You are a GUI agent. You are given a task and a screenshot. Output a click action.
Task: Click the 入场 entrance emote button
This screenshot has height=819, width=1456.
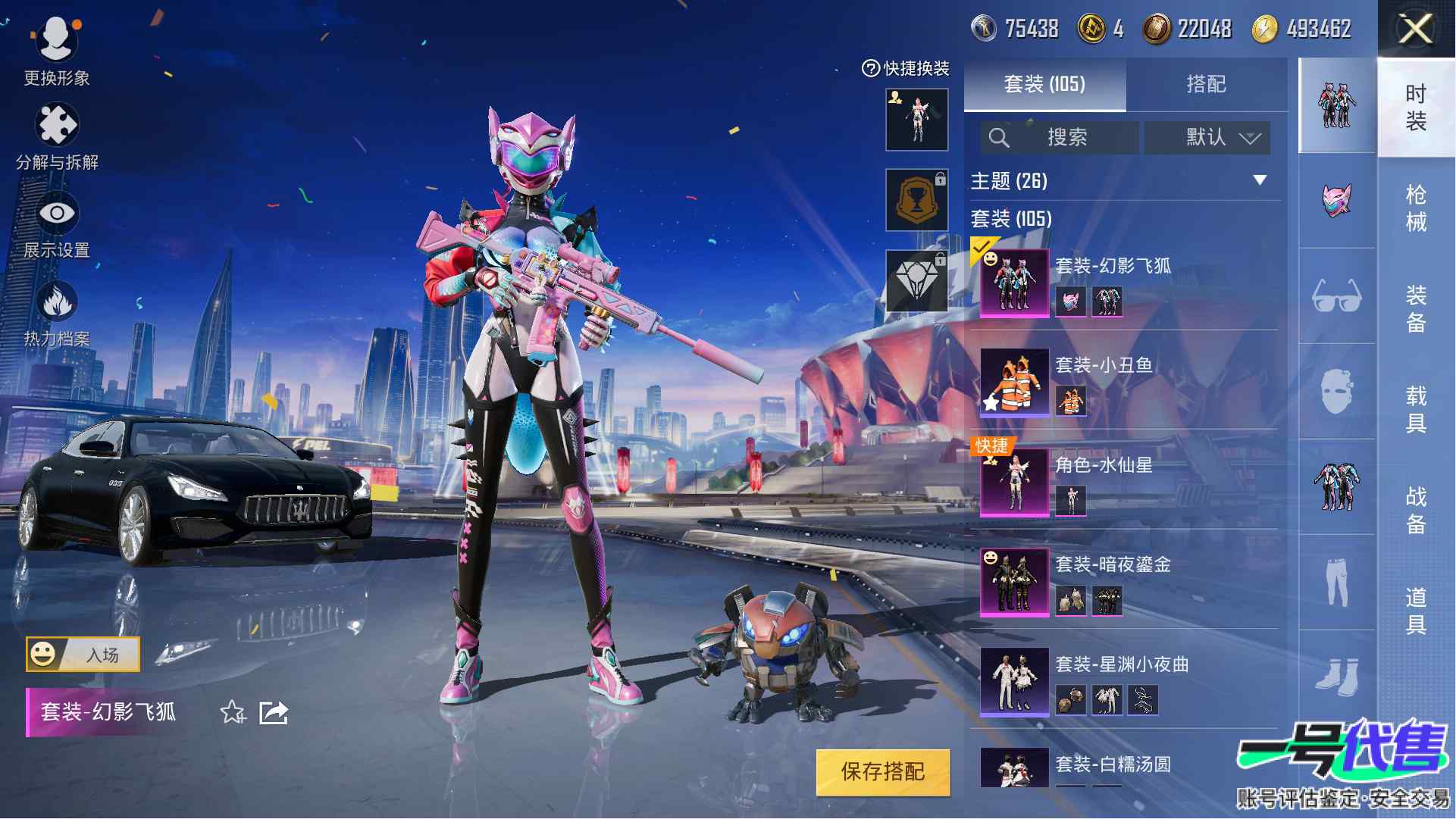(x=83, y=654)
